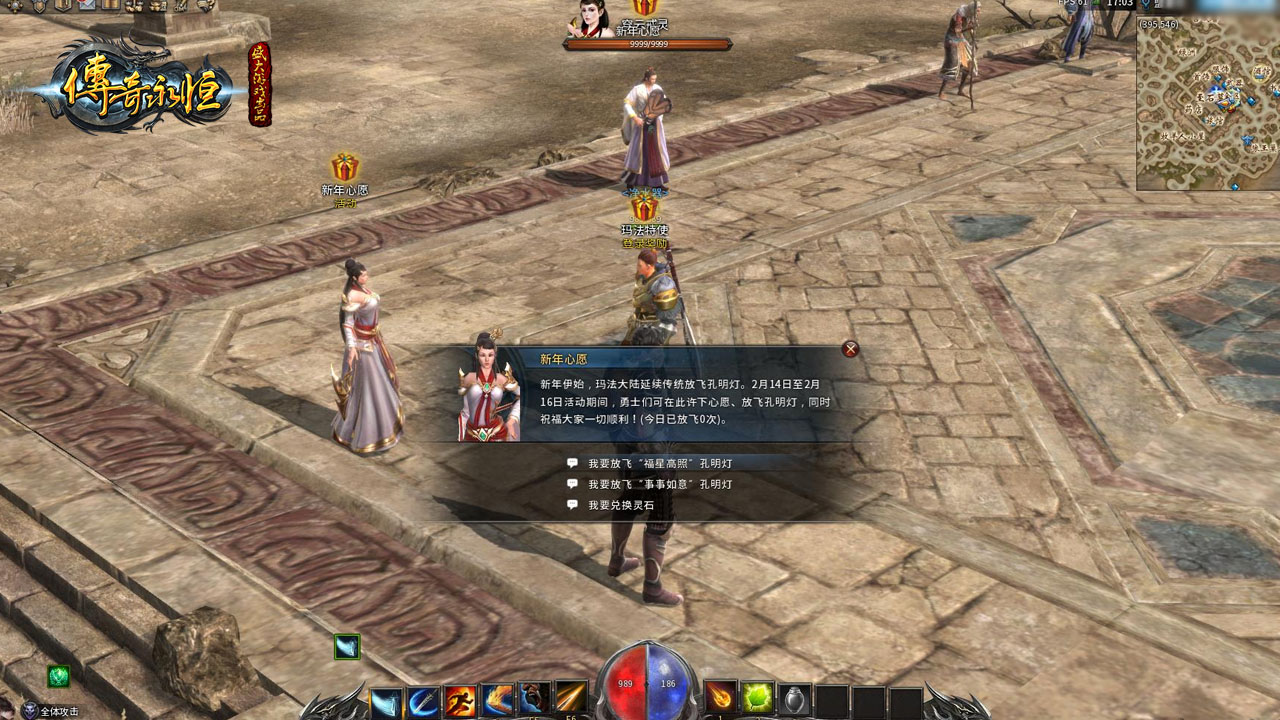
Task: Close the 新年心愿 dialogue window
Action: click(x=850, y=349)
